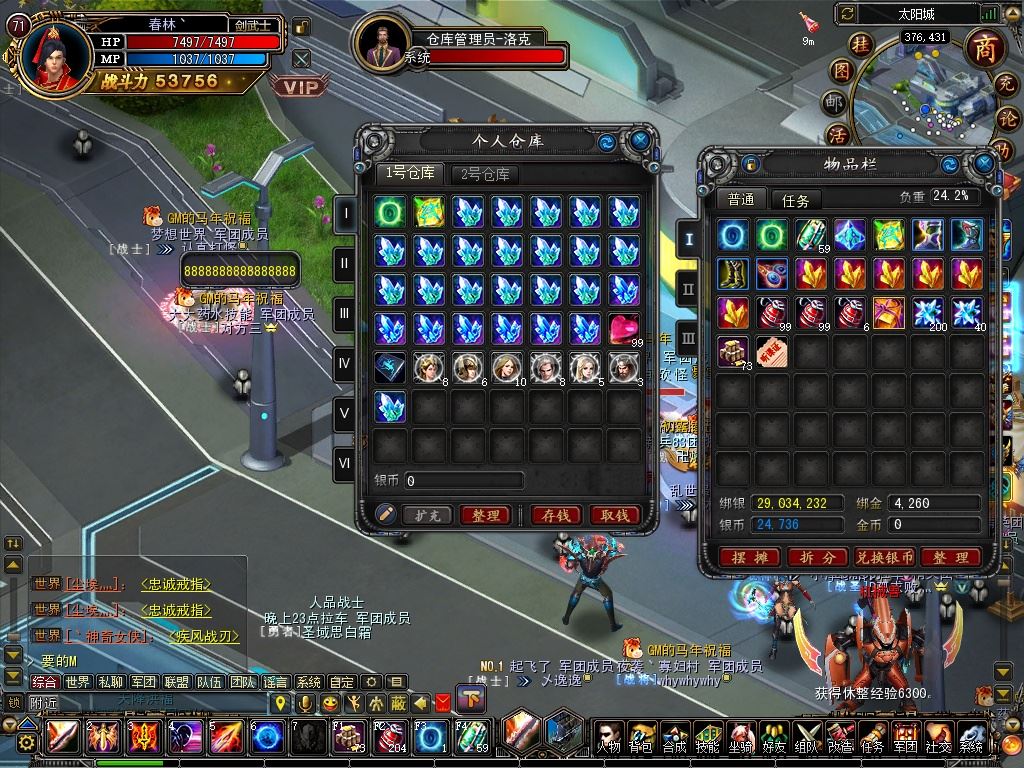Select the boots item in inventory
1024x768 pixels.
pos(733,273)
